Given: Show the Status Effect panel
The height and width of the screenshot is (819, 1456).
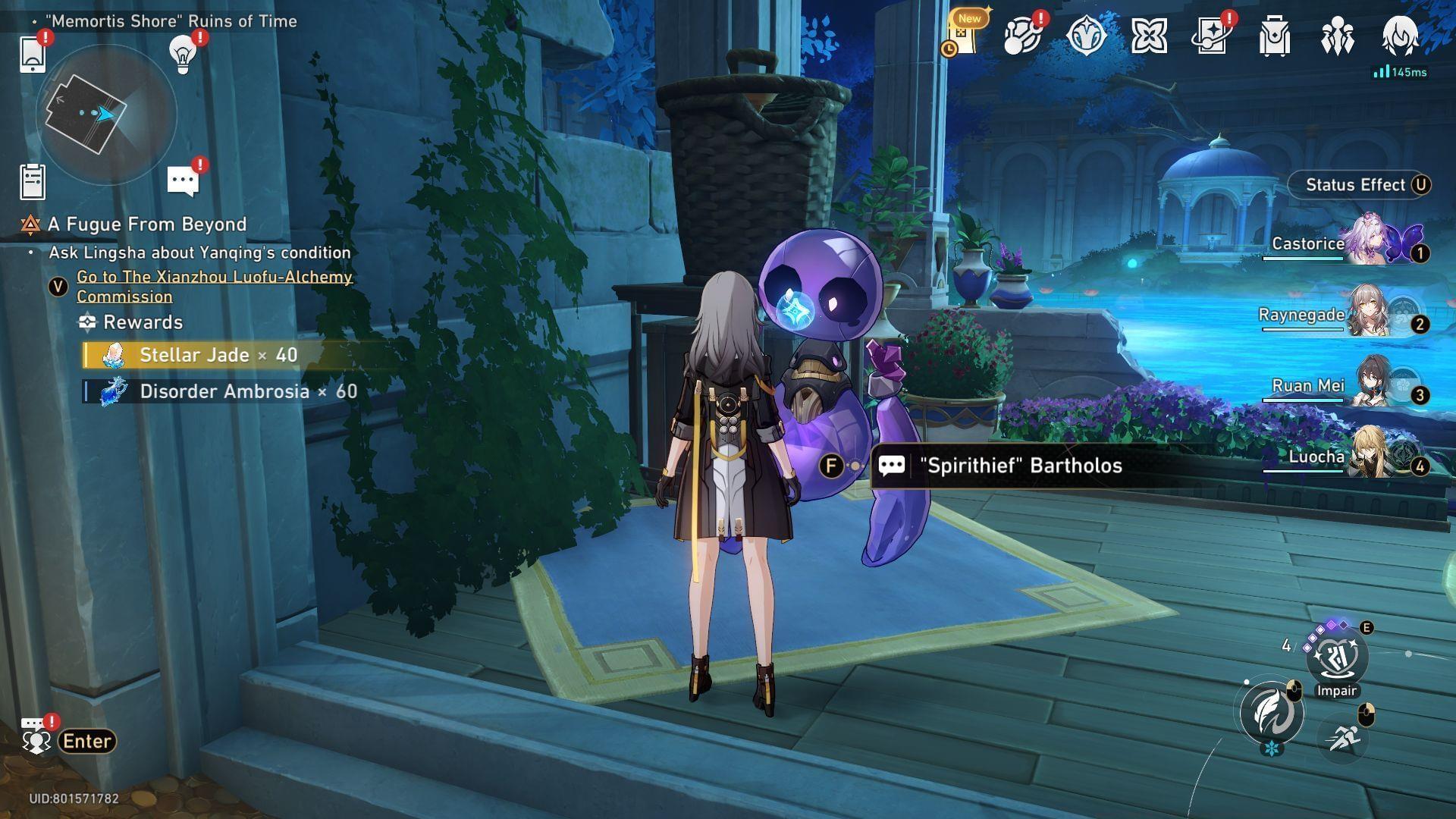Looking at the screenshot, I should 1356,185.
